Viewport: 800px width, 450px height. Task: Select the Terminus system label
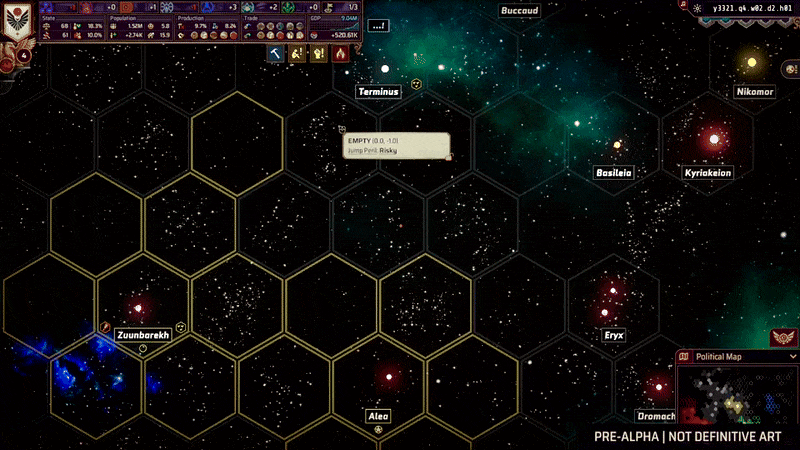point(379,92)
